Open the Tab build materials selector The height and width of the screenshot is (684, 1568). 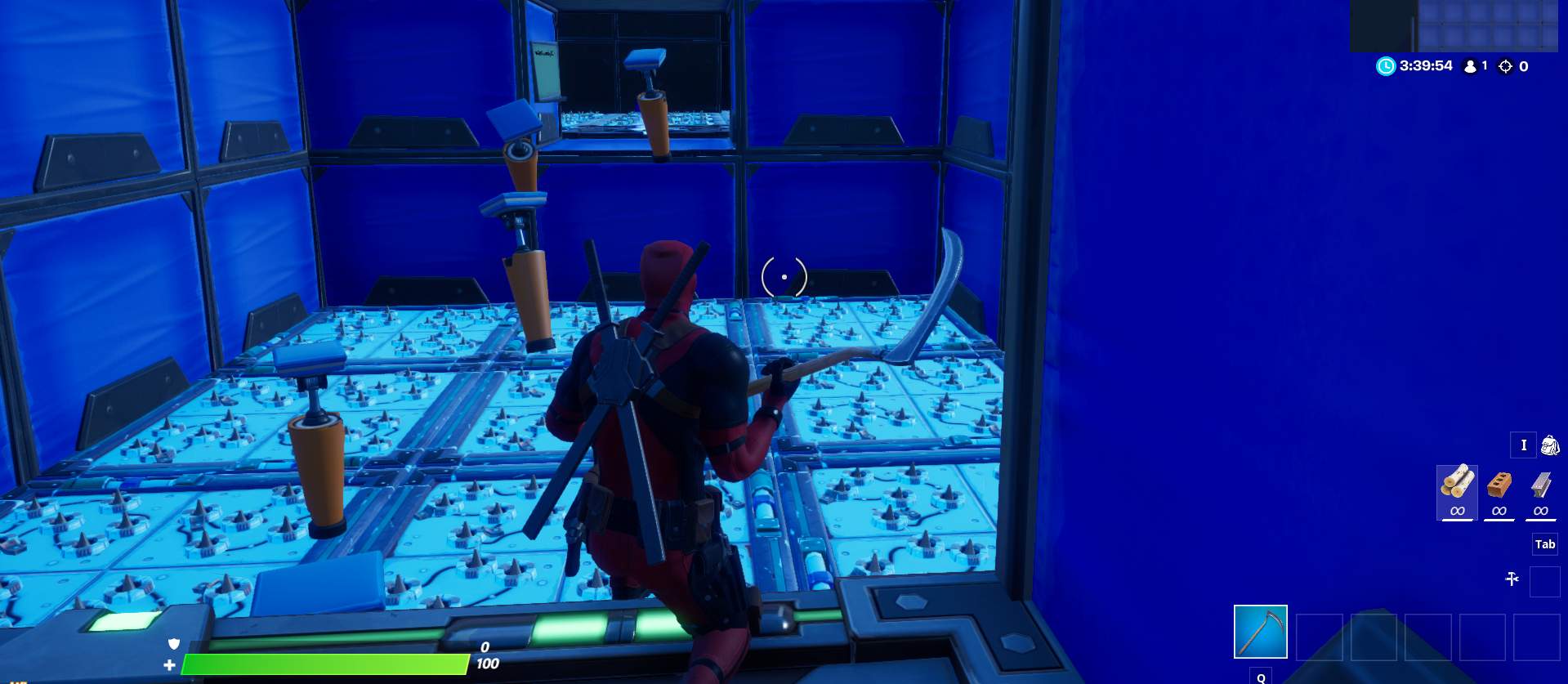coord(1543,543)
